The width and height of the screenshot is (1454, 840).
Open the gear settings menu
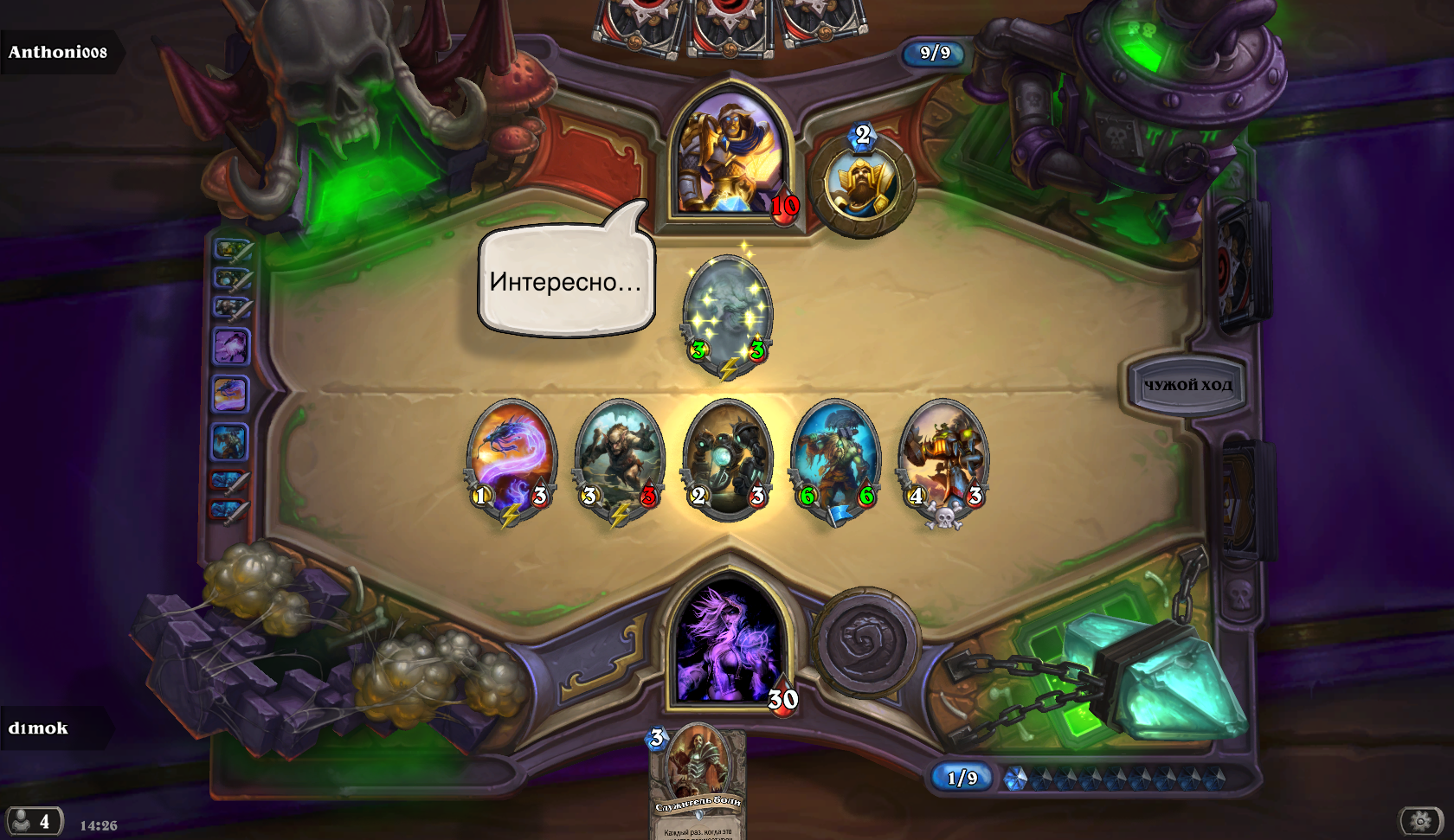point(1420,820)
